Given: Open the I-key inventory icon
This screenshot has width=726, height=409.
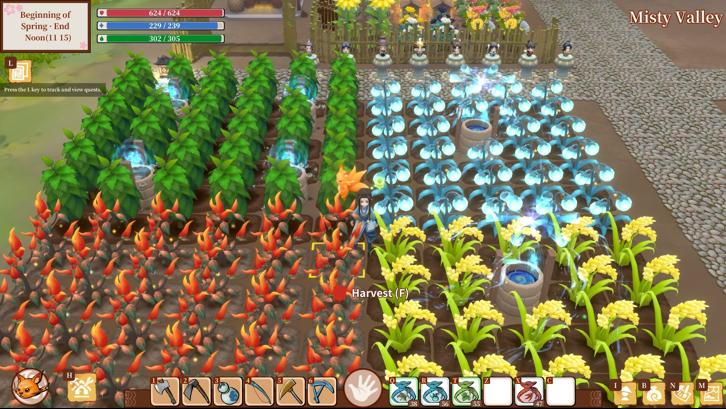Looking at the screenshot, I should click(x=626, y=394).
